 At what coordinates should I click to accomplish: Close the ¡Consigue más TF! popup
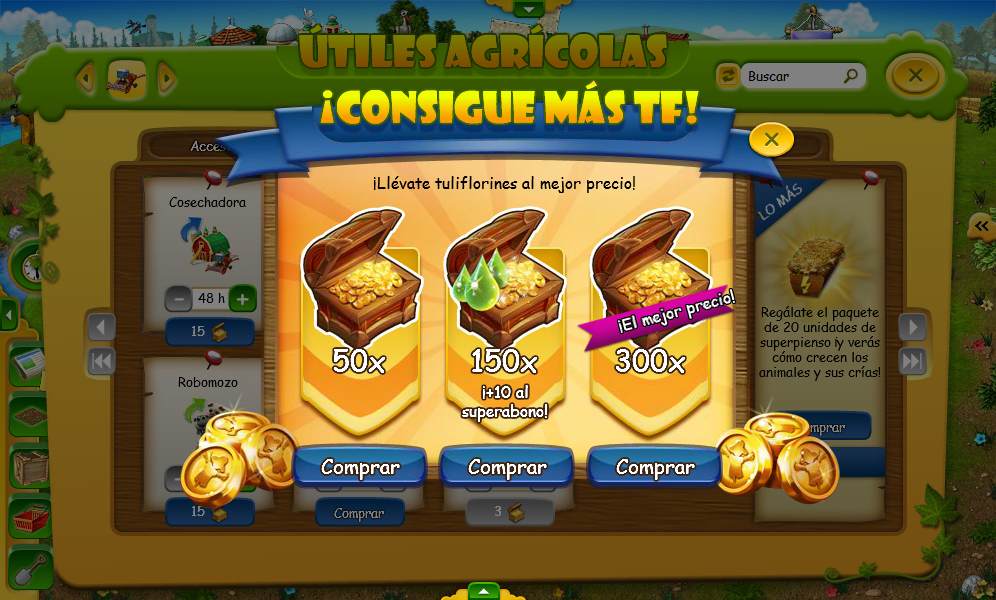point(771,140)
